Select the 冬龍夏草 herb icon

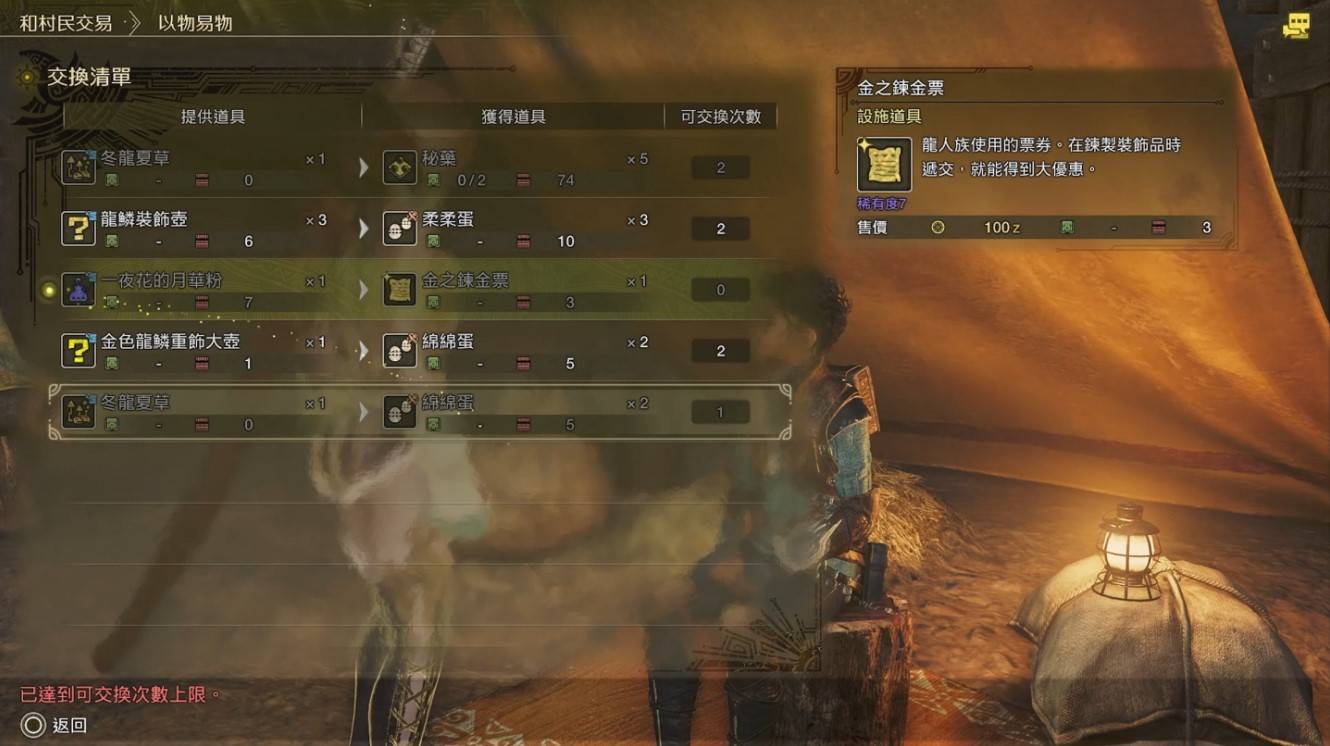click(x=79, y=168)
